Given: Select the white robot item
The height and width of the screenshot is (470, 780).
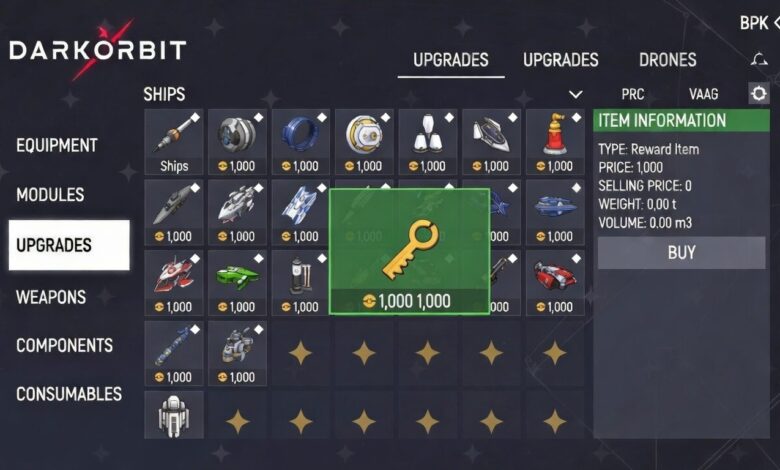Looking at the screenshot, I should 174,414.
